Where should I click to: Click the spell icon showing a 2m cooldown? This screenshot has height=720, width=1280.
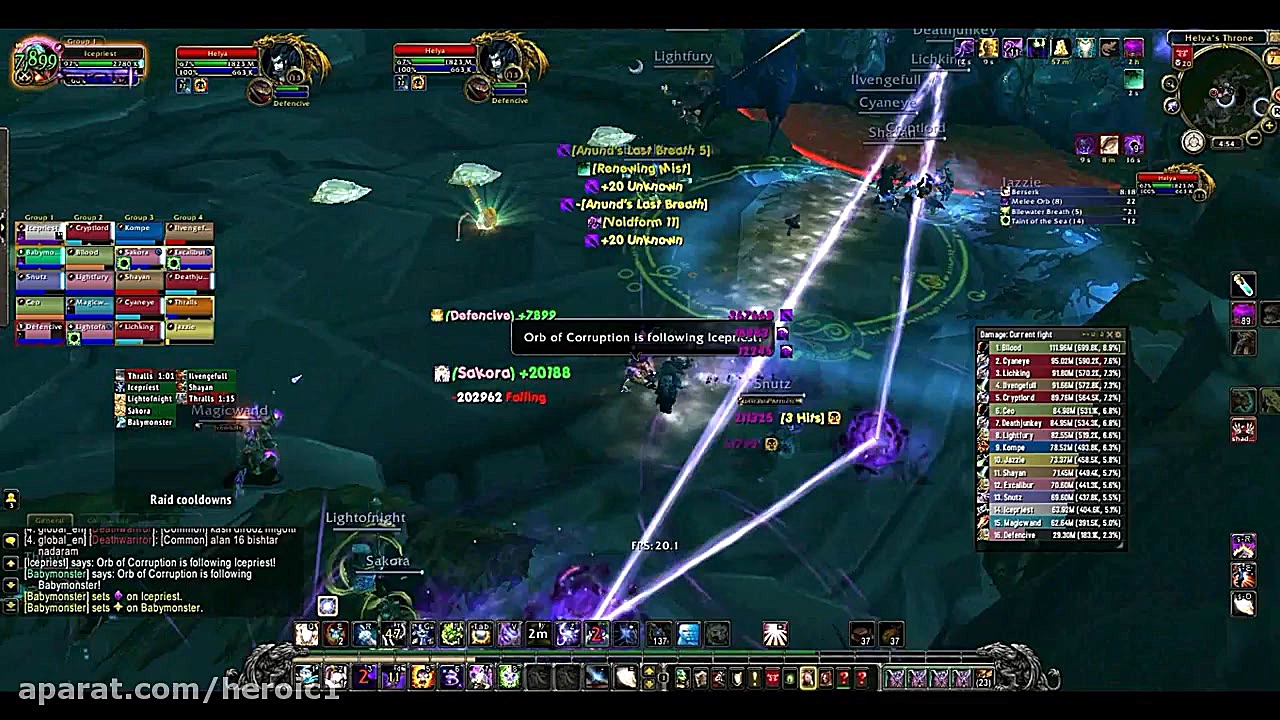[537, 634]
